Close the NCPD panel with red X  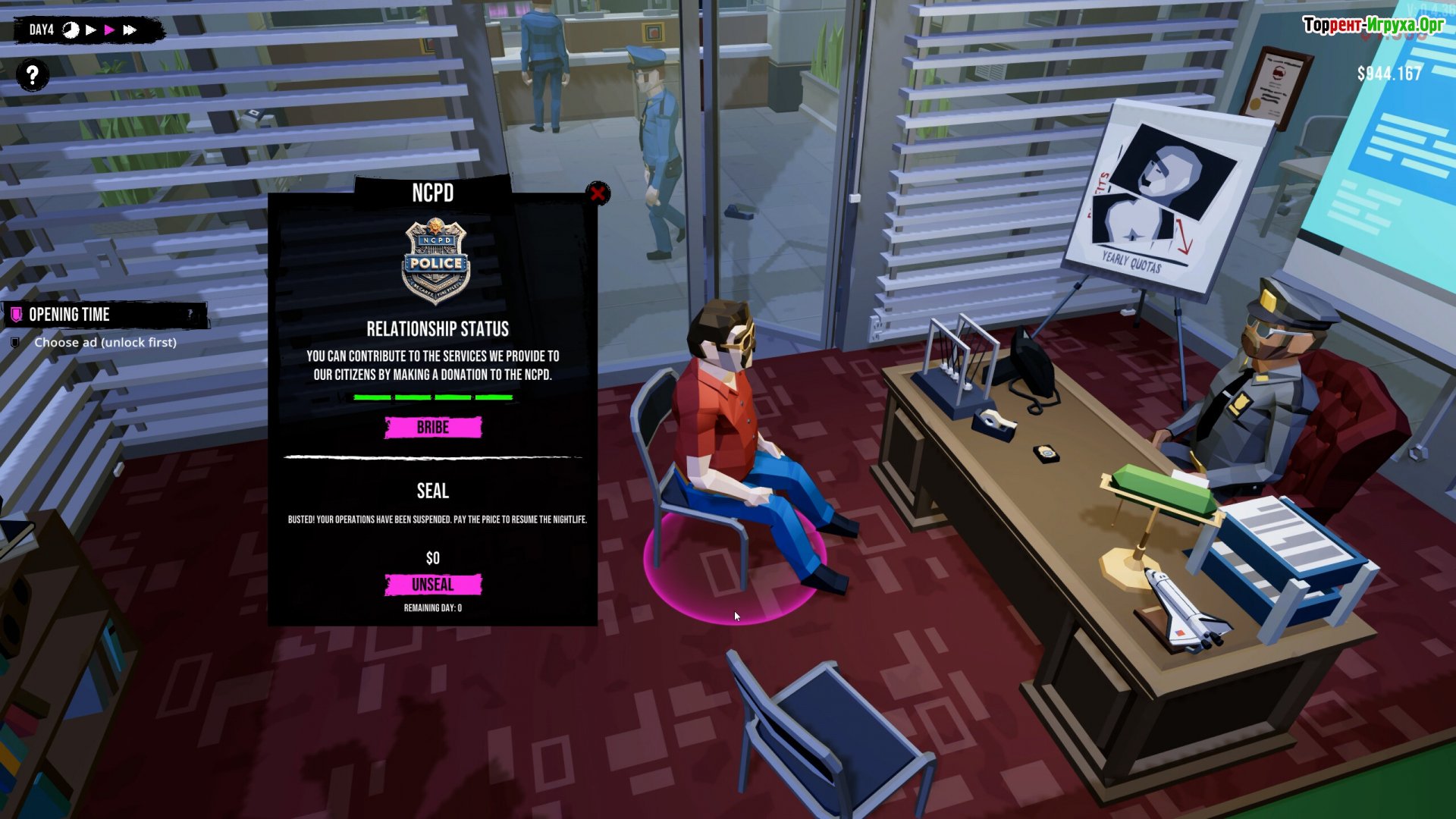[598, 194]
